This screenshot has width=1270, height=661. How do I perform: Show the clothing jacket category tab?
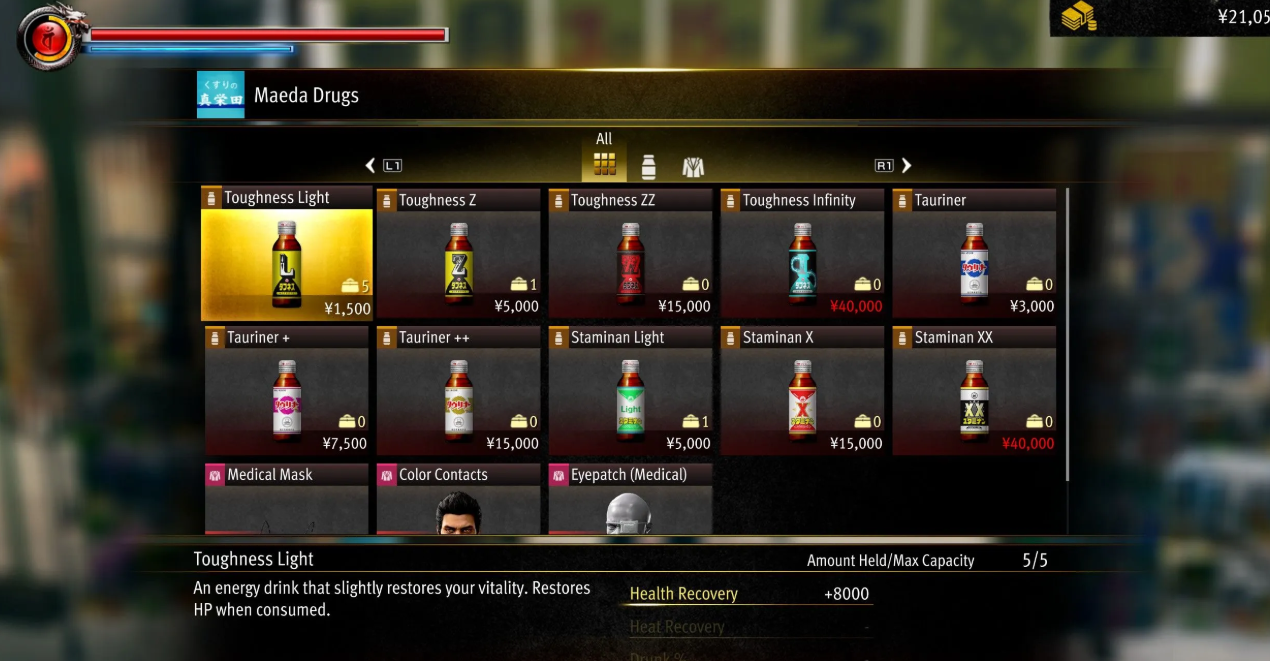click(693, 166)
